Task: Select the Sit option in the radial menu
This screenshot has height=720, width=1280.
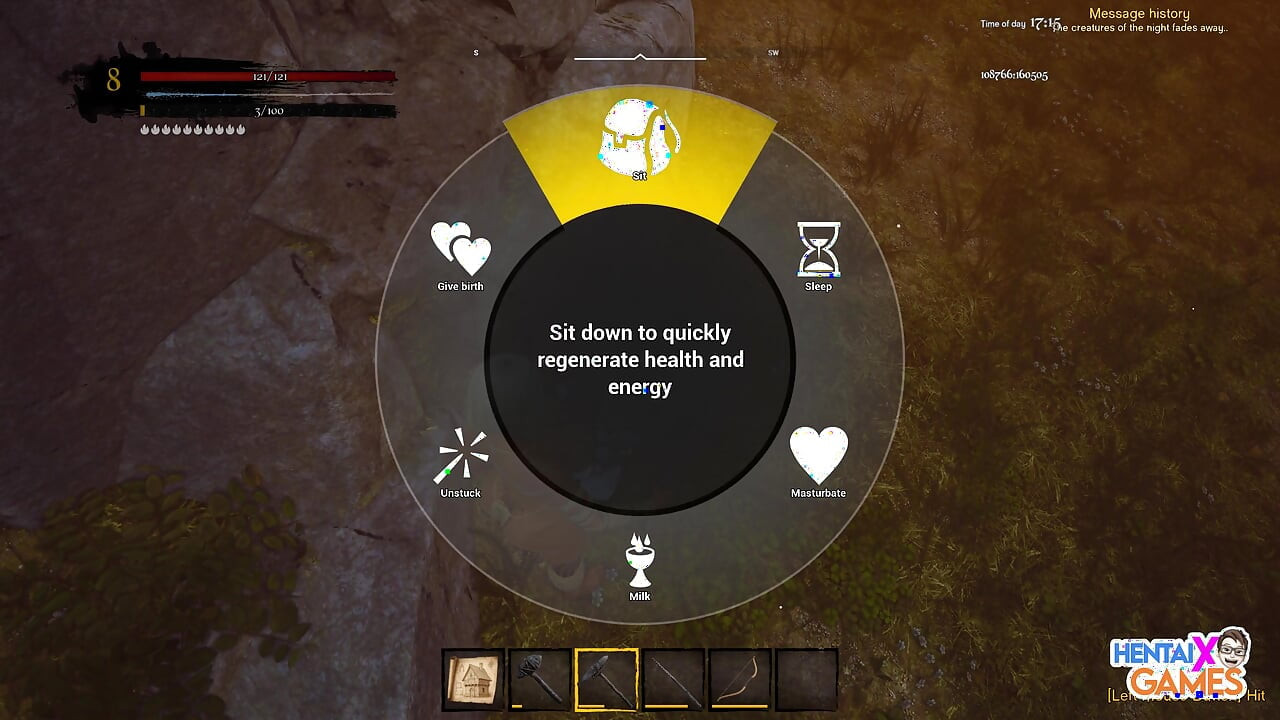Action: (x=639, y=142)
